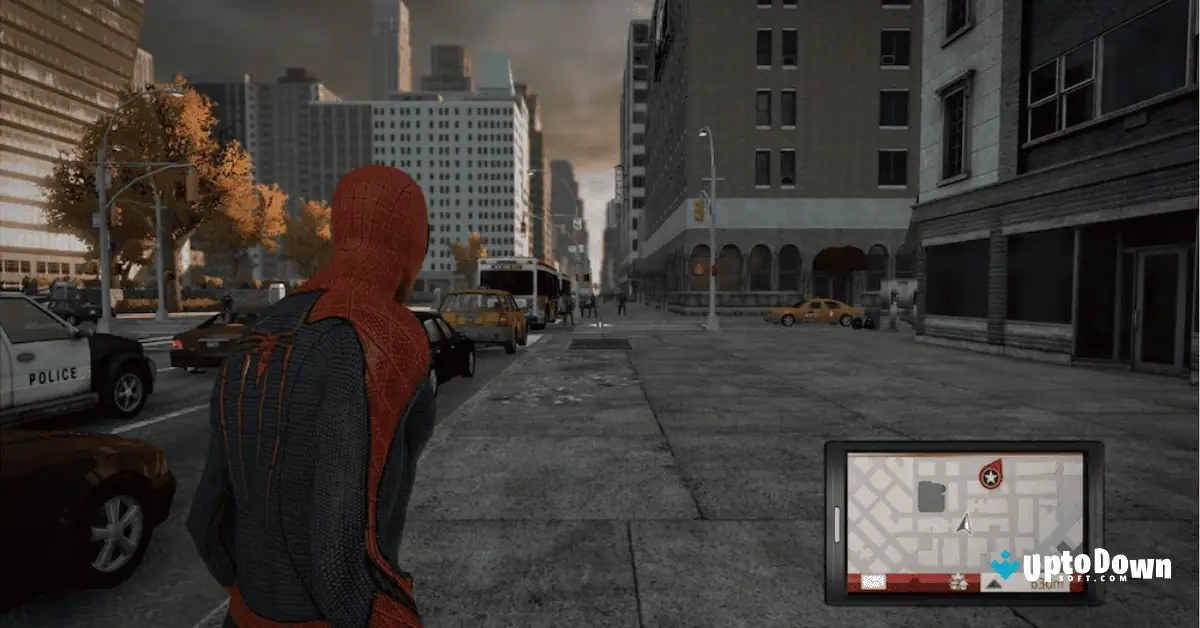Click the player arrow on the minimap

(x=963, y=523)
